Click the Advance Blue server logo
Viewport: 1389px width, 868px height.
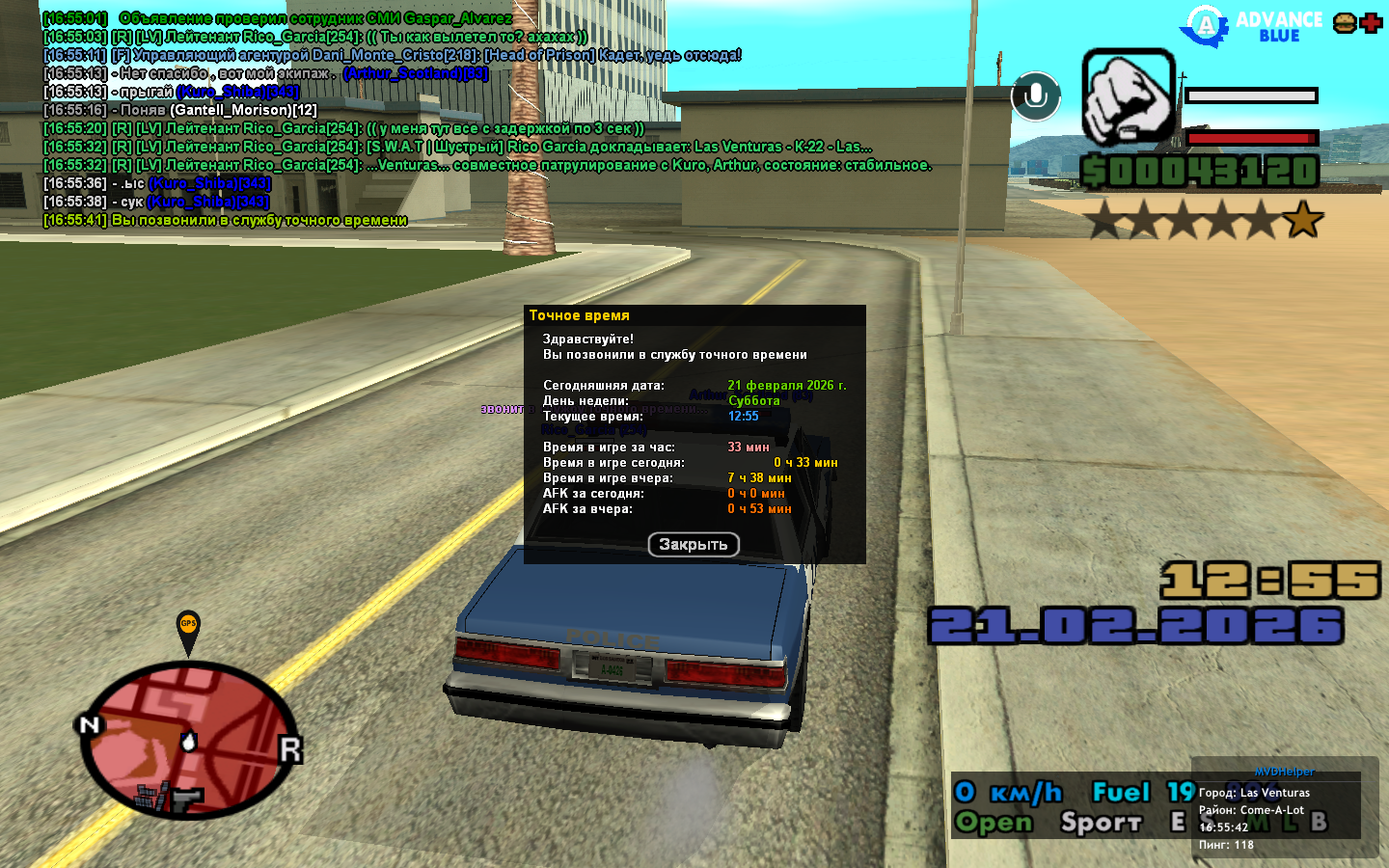(1254, 27)
